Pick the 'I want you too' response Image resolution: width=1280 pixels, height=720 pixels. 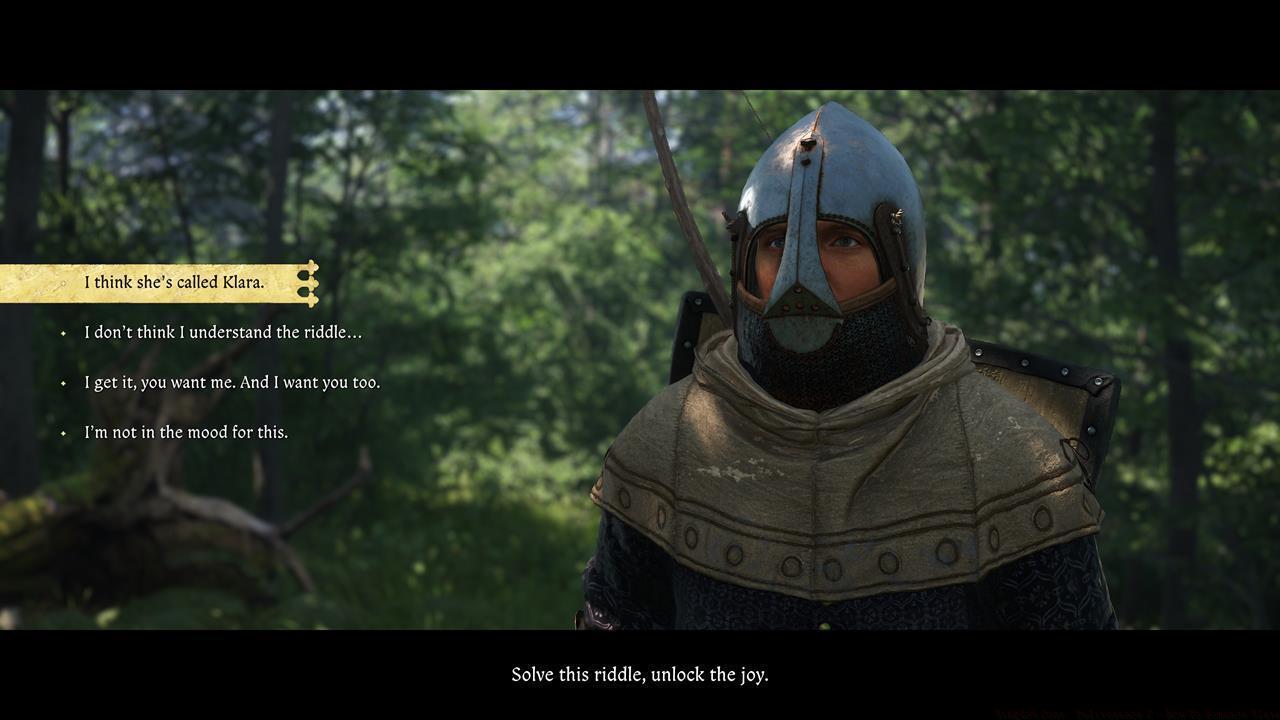(x=230, y=382)
